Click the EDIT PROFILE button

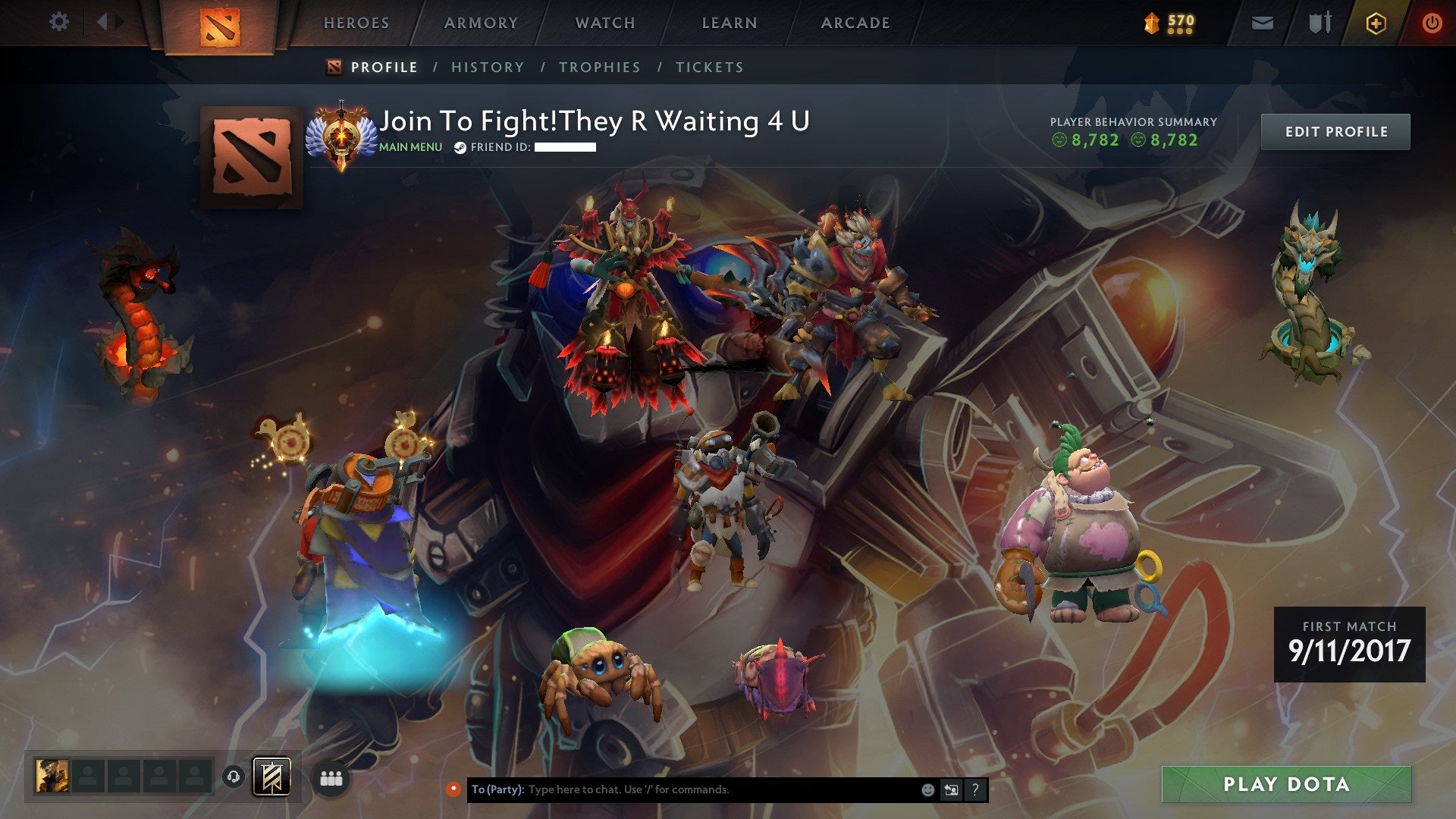[x=1335, y=130]
